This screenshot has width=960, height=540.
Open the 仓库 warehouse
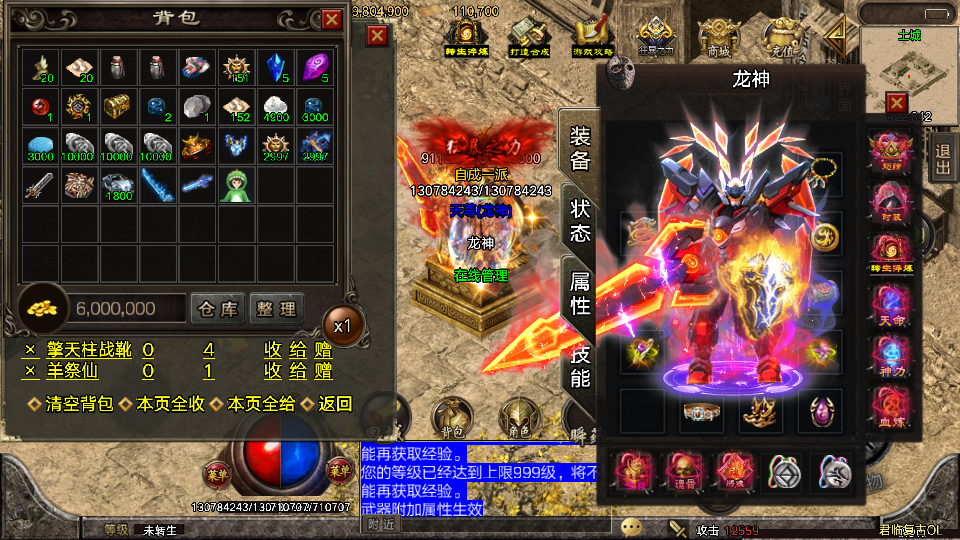pos(217,309)
